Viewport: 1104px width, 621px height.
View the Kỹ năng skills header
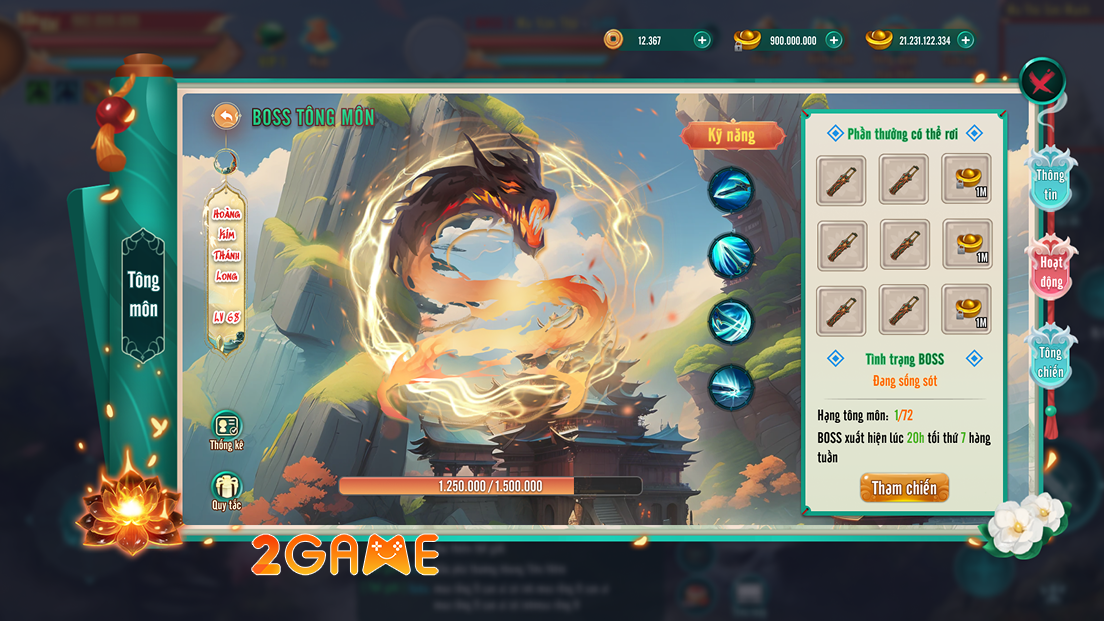tap(732, 135)
